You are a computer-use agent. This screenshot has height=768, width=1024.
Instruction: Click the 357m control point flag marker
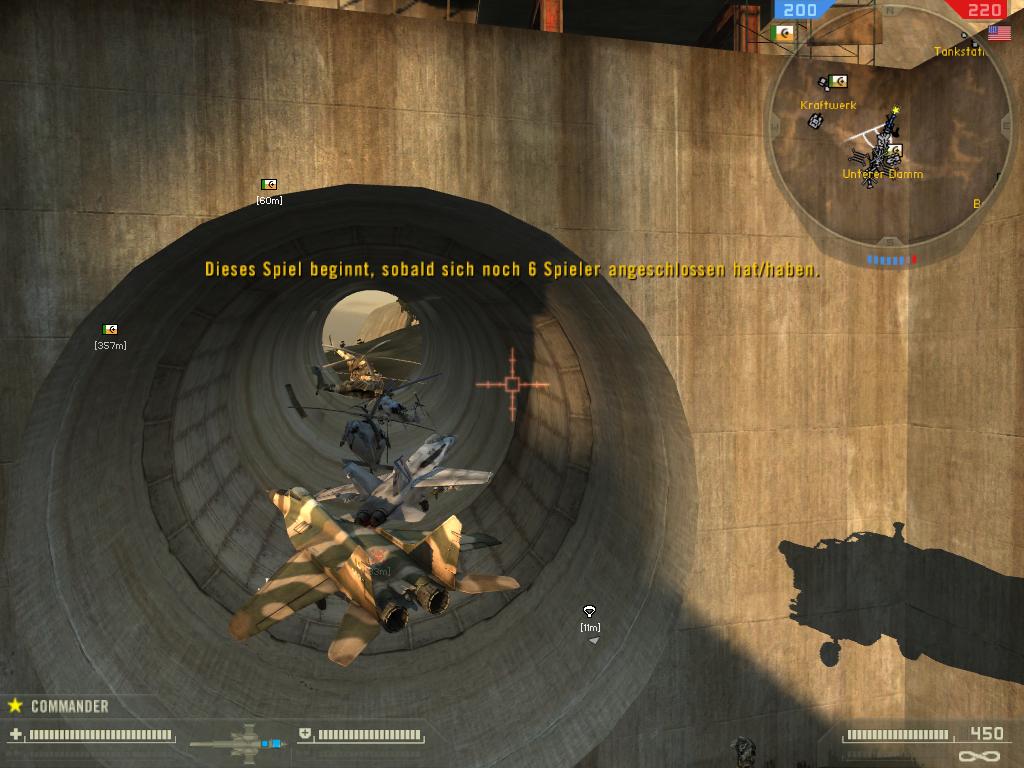click(110, 329)
